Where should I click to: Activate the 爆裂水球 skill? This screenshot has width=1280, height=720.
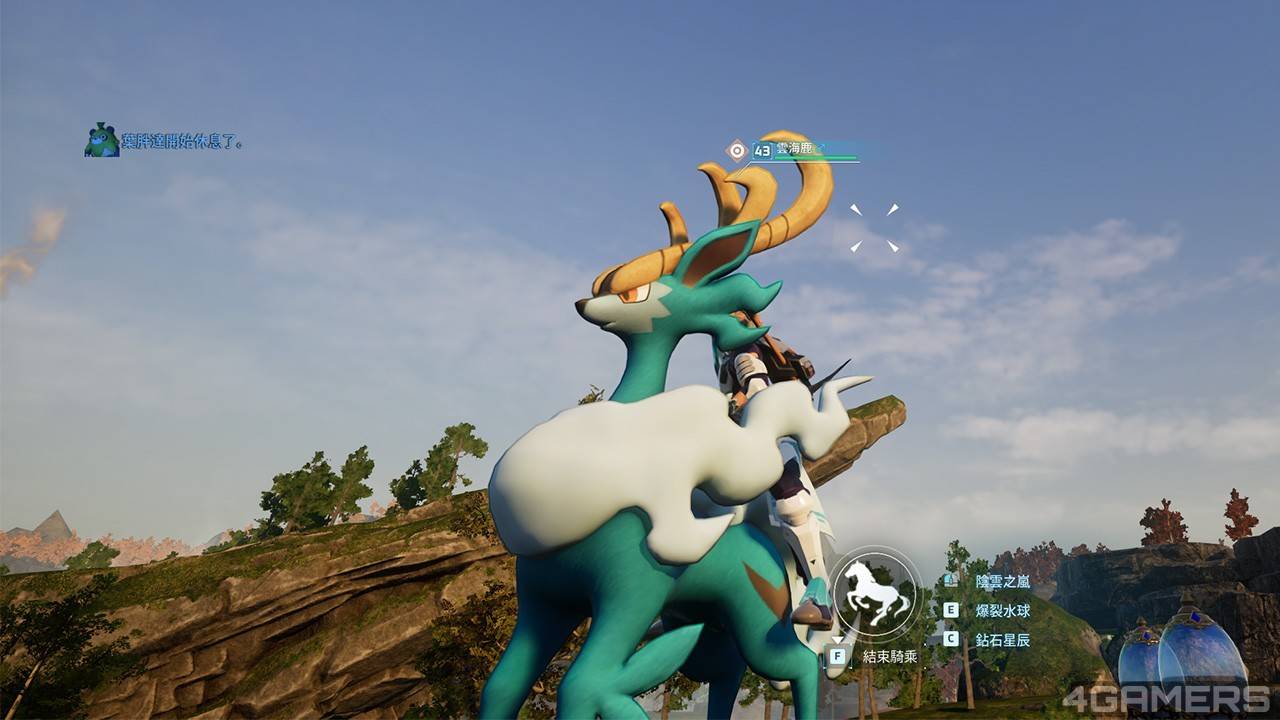point(1002,610)
